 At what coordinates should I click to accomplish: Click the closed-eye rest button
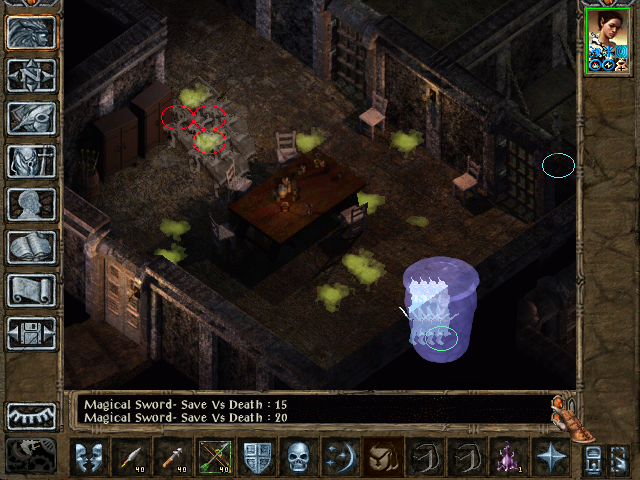click(32, 416)
